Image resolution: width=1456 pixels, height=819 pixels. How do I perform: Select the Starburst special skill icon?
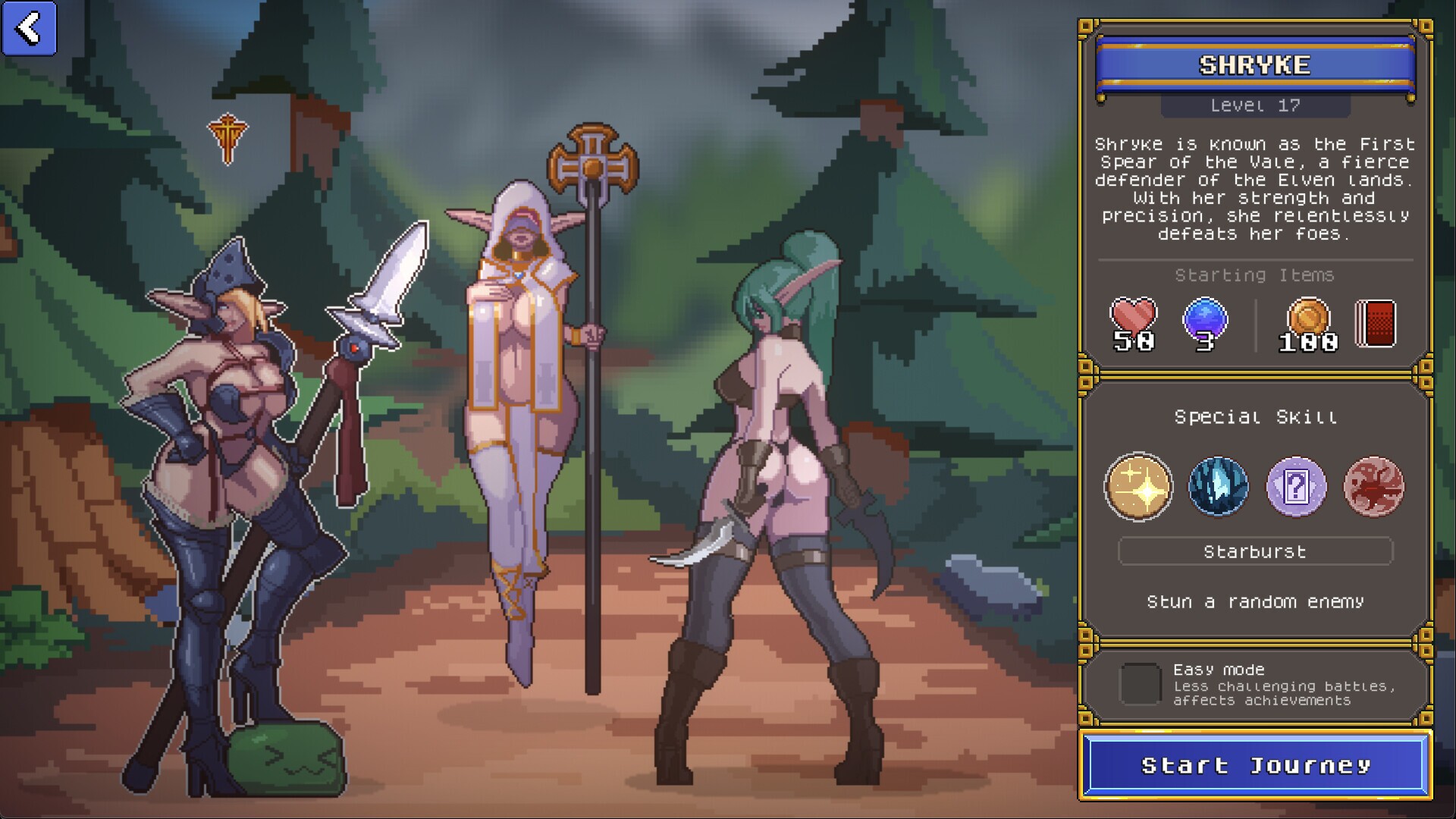[1138, 488]
